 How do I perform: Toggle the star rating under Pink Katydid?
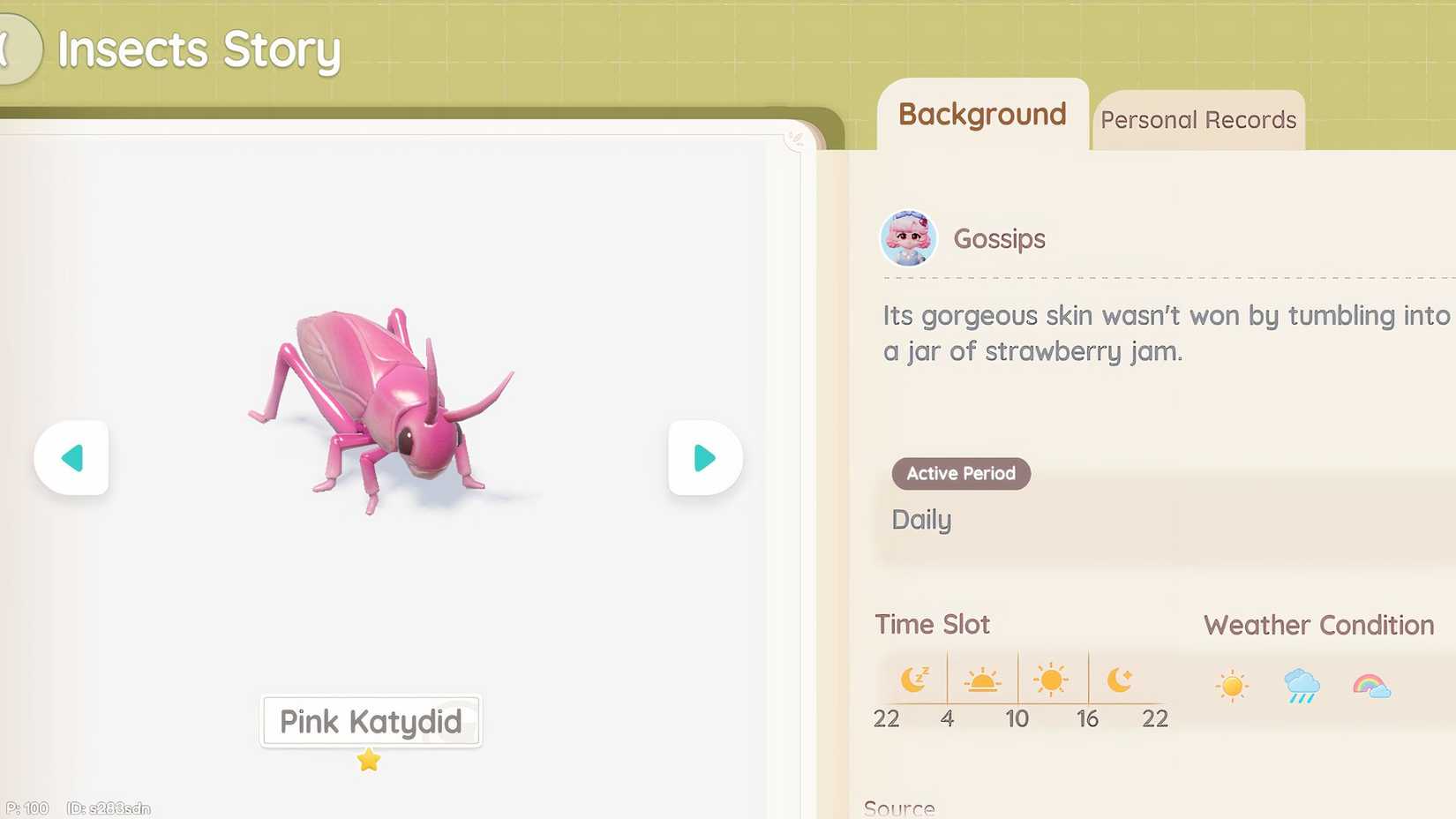370,760
